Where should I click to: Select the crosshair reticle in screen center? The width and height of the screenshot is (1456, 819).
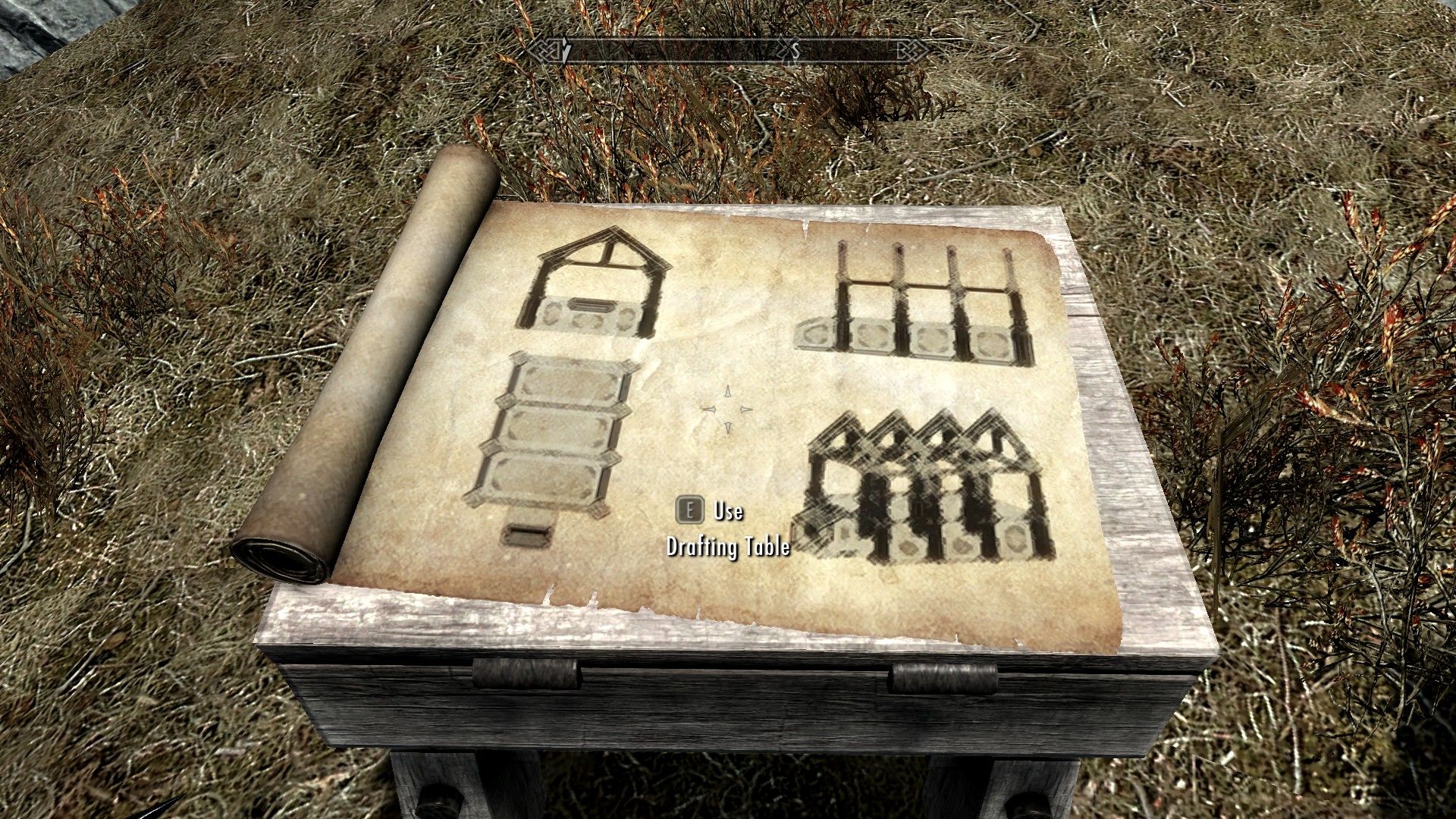[726, 411]
